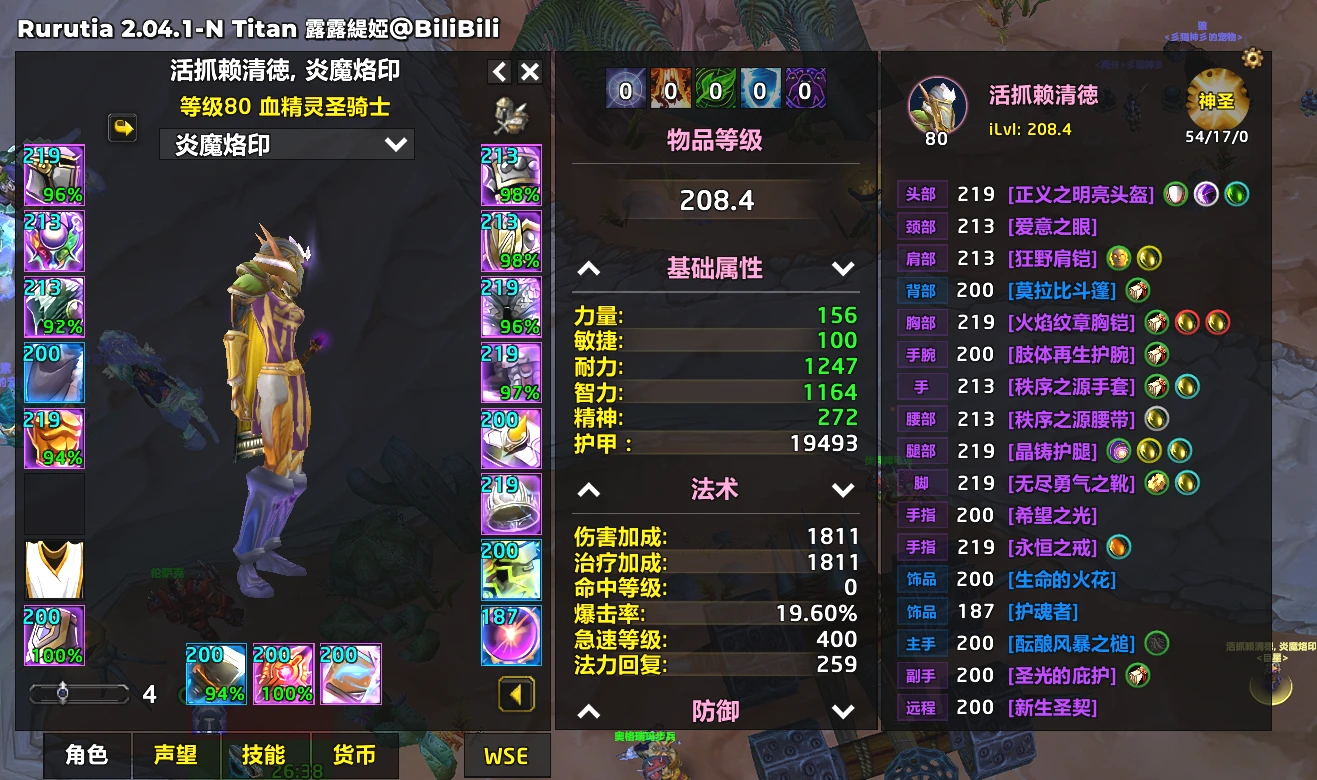Switch to the WSE tab
Viewport: 1317px width, 780px height.
pos(507,756)
